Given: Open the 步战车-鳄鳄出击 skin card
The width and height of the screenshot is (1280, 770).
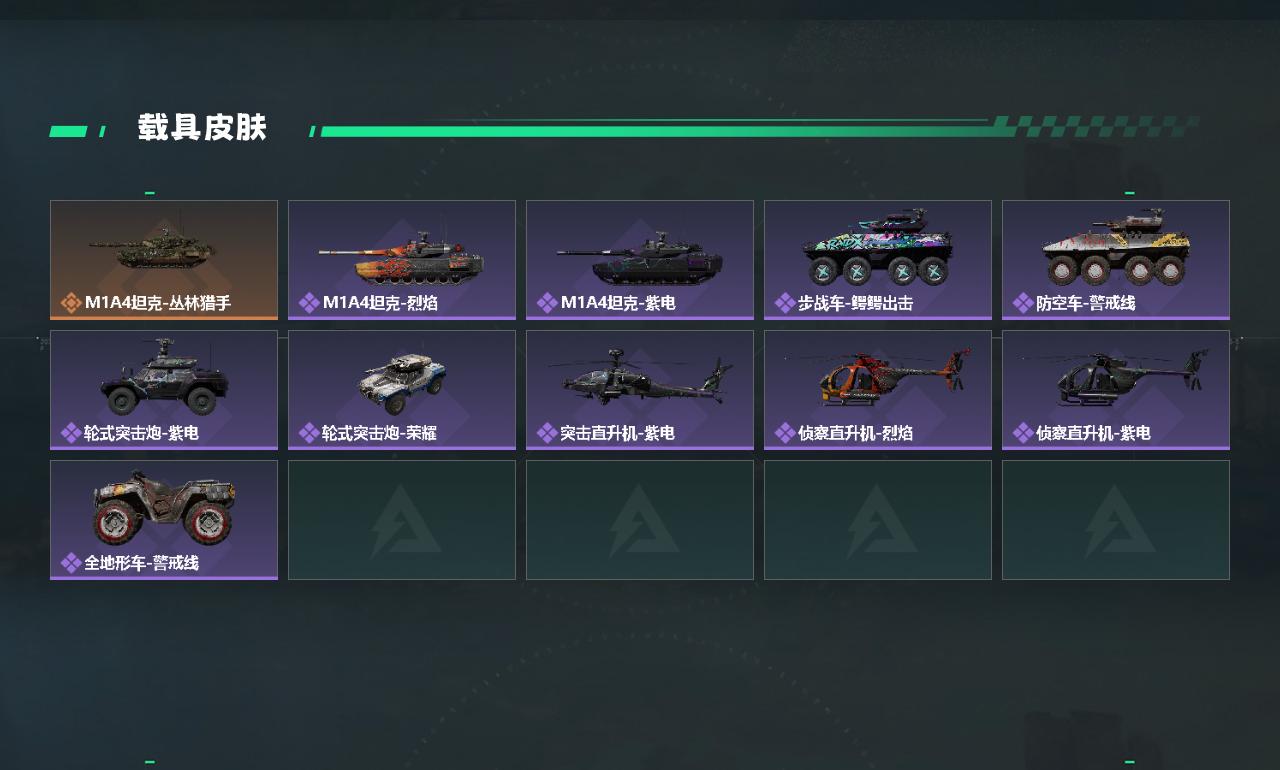Looking at the screenshot, I should [x=878, y=259].
